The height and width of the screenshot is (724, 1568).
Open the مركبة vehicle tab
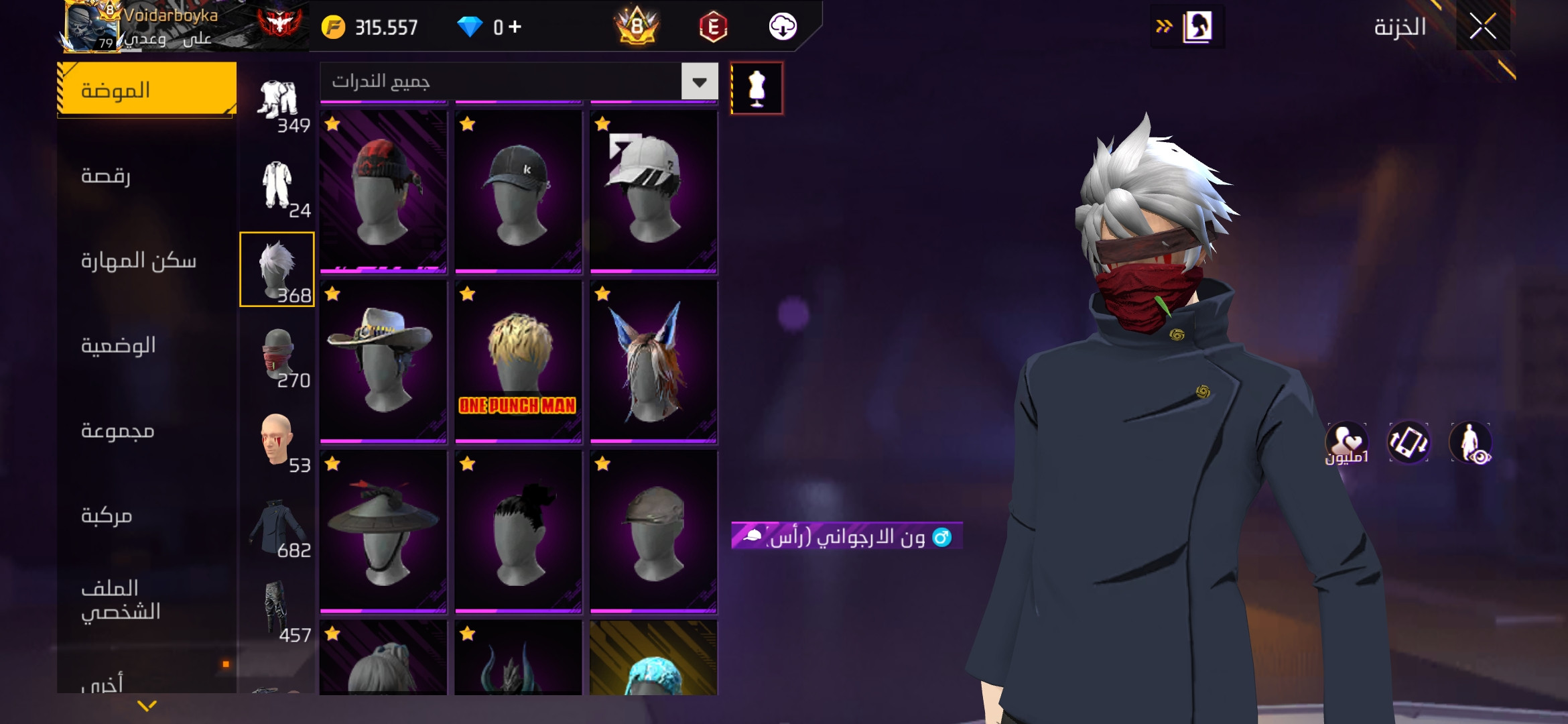tap(147, 516)
